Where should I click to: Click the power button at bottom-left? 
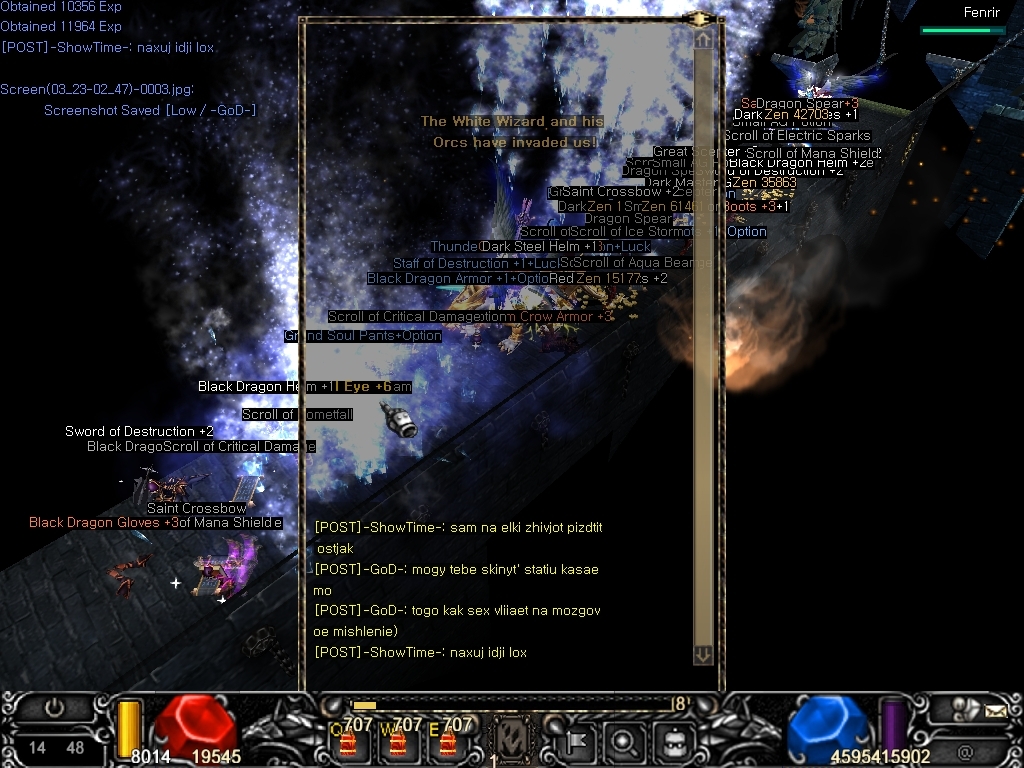54,708
